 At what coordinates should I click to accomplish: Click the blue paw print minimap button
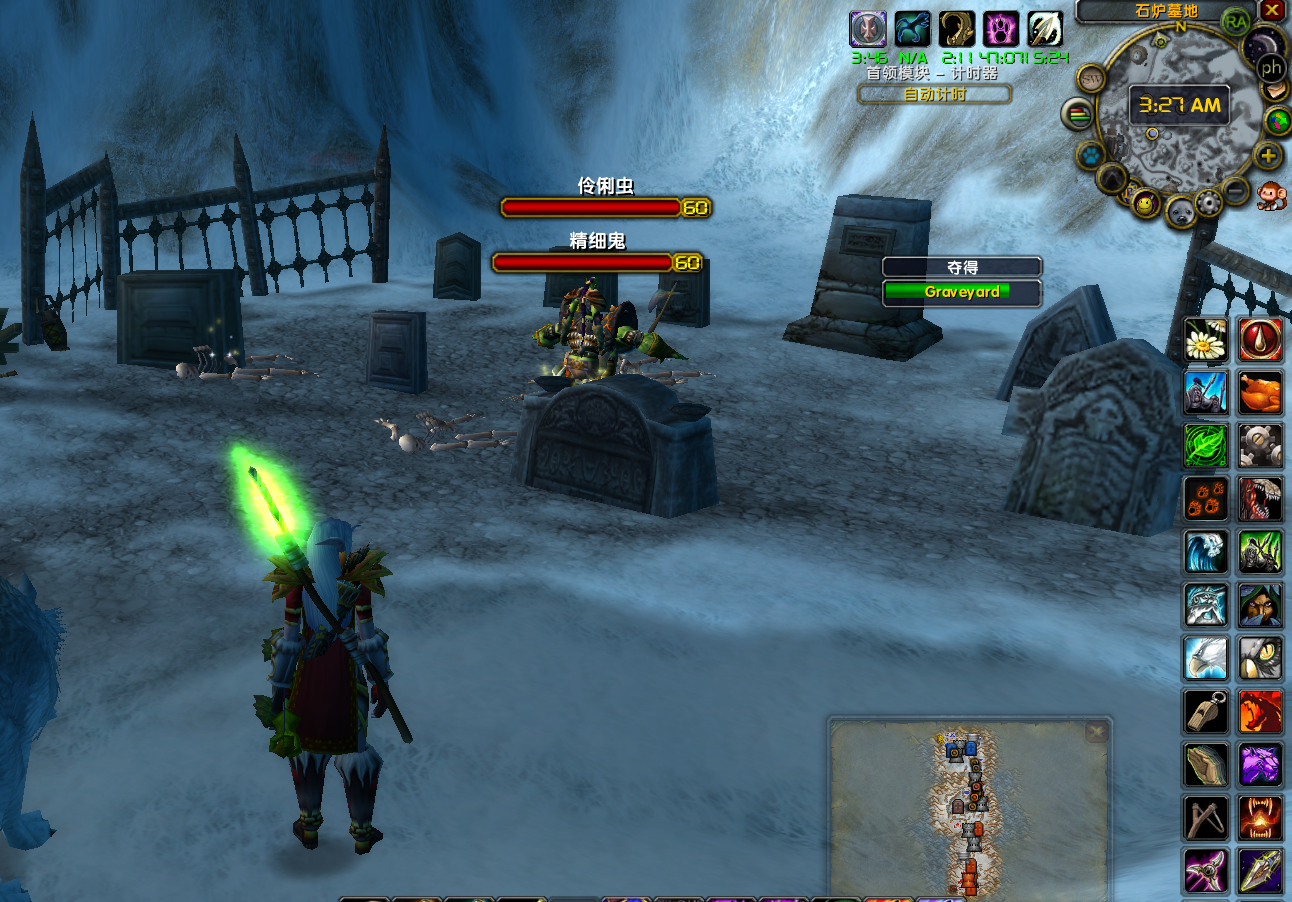(1089, 155)
